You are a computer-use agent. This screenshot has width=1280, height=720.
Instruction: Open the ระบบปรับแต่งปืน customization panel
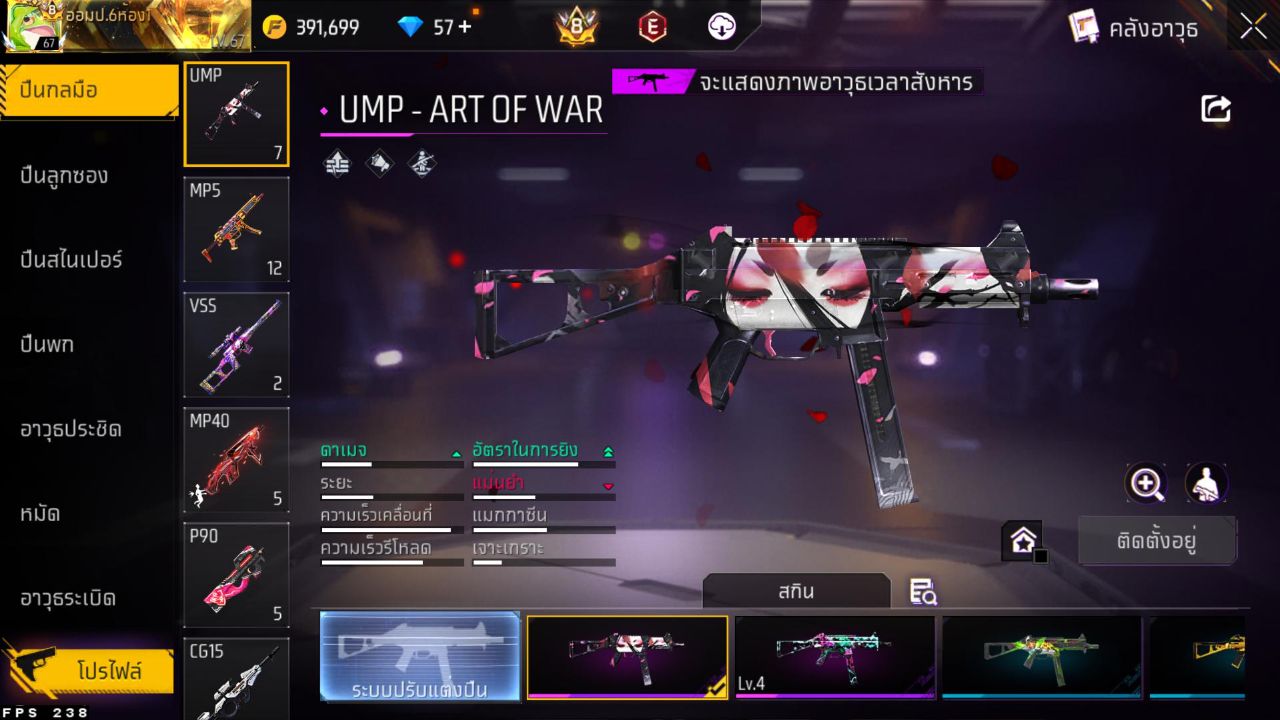click(420, 657)
